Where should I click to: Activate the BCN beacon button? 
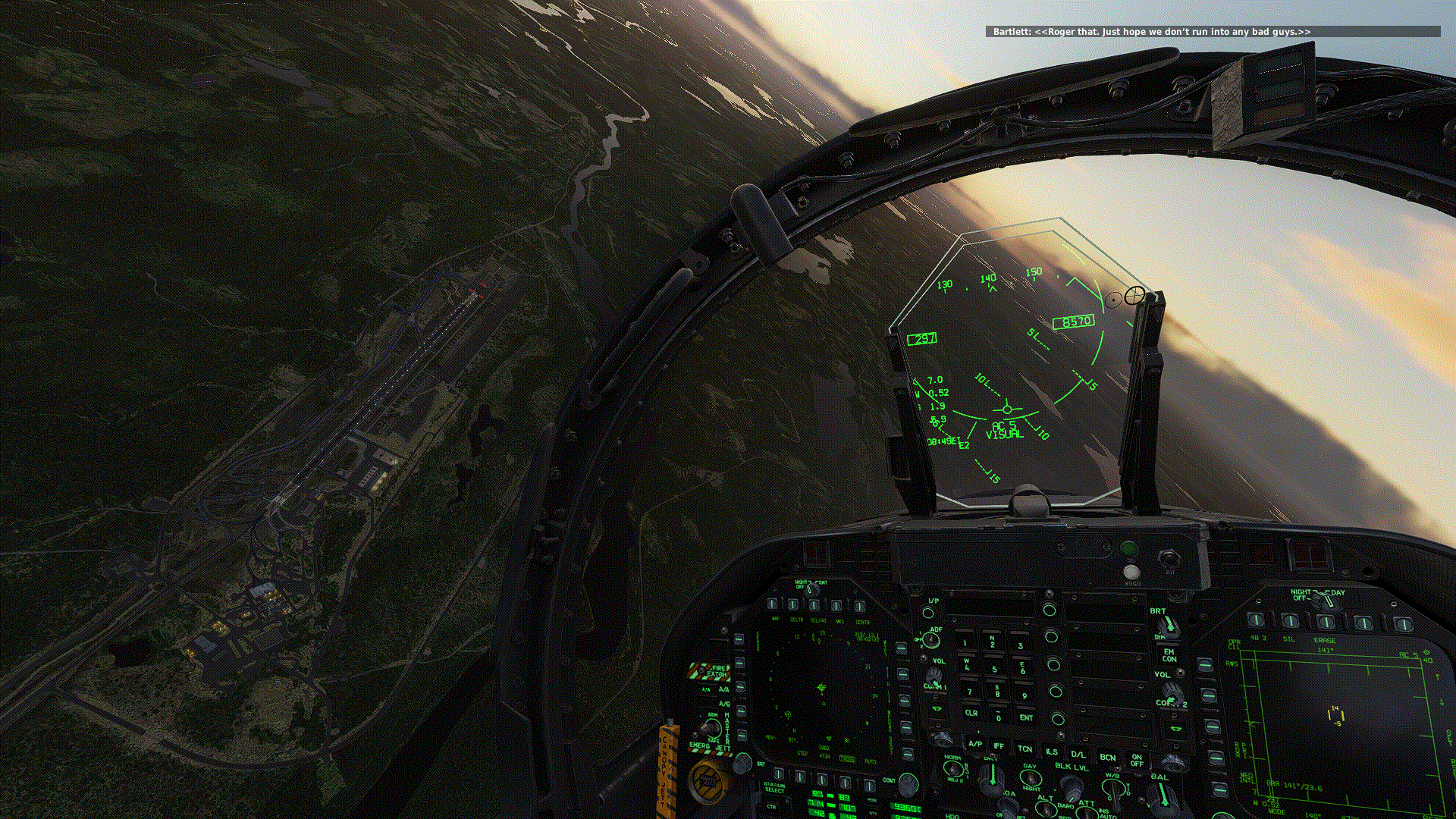coord(1107,757)
